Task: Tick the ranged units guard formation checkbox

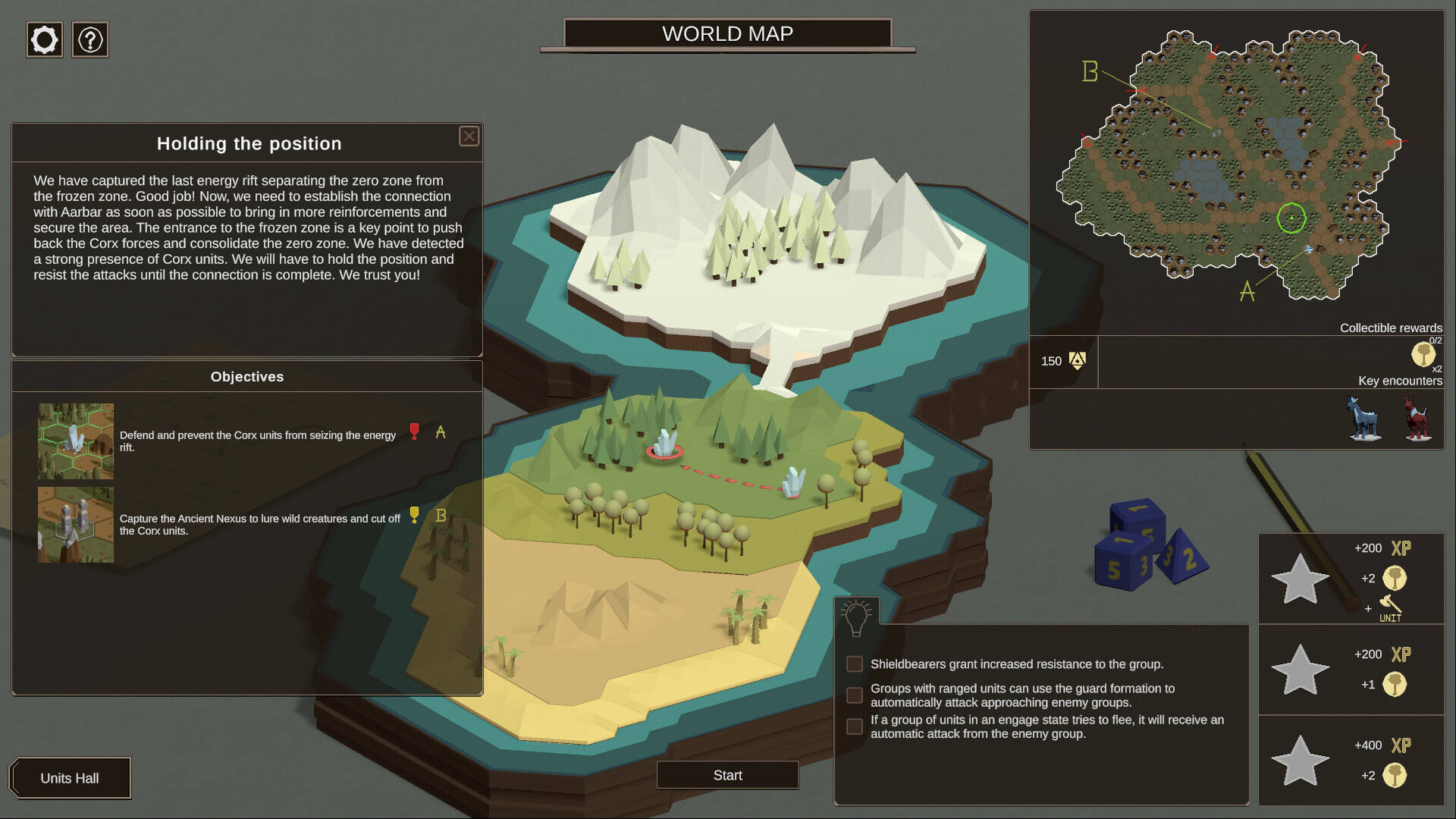Action: tap(855, 695)
